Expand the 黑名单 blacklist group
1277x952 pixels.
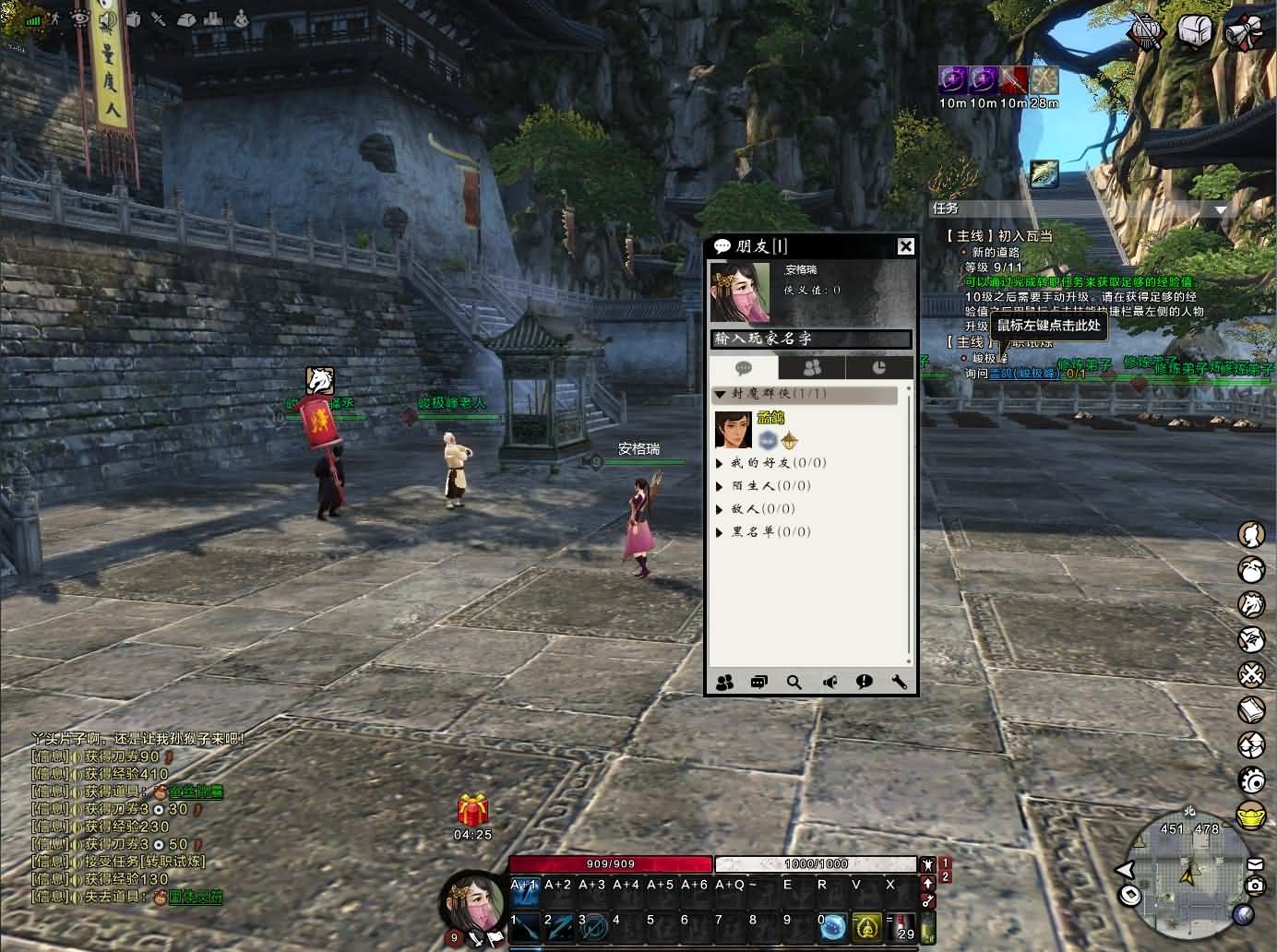(721, 532)
